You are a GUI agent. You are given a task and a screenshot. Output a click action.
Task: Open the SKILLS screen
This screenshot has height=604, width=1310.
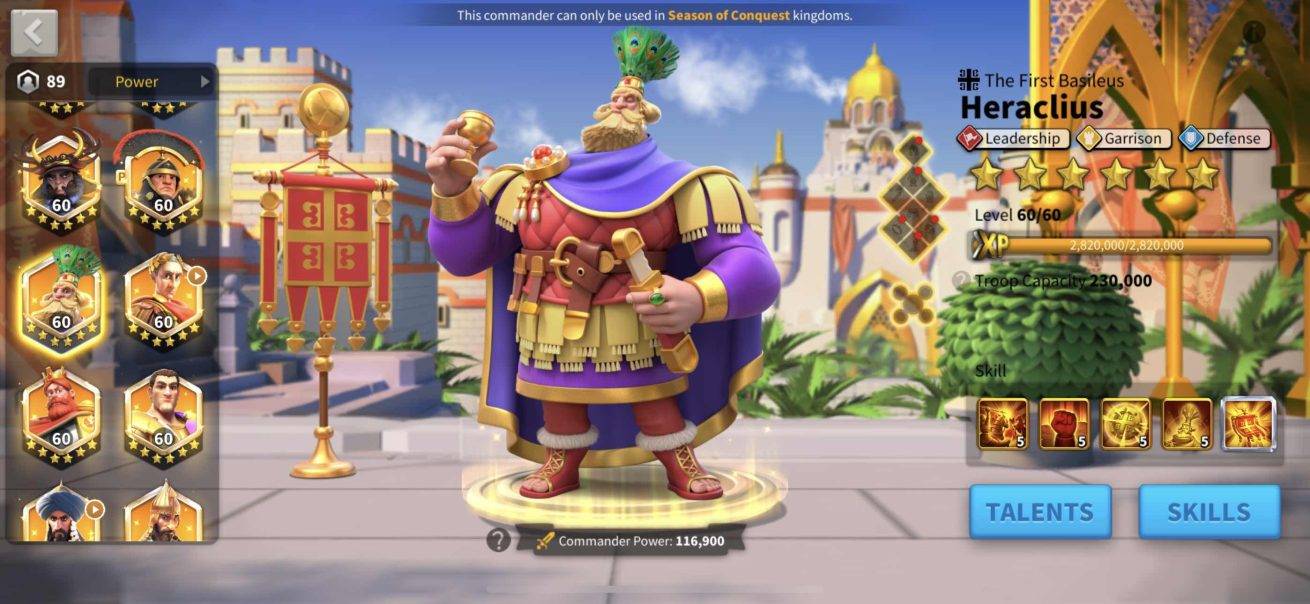(x=1208, y=512)
